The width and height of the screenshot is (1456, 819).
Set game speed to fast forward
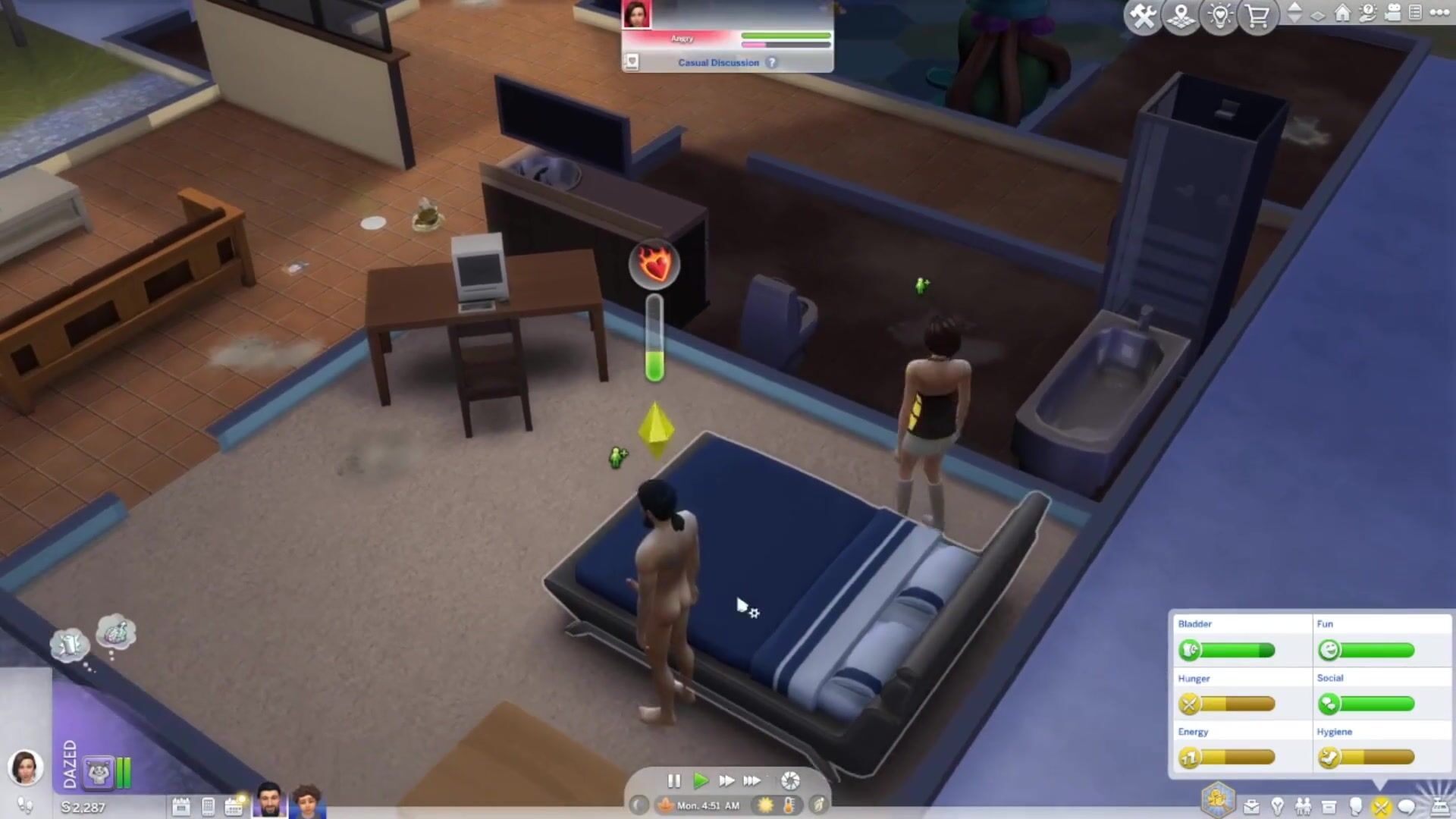click(x=726, y=780)
